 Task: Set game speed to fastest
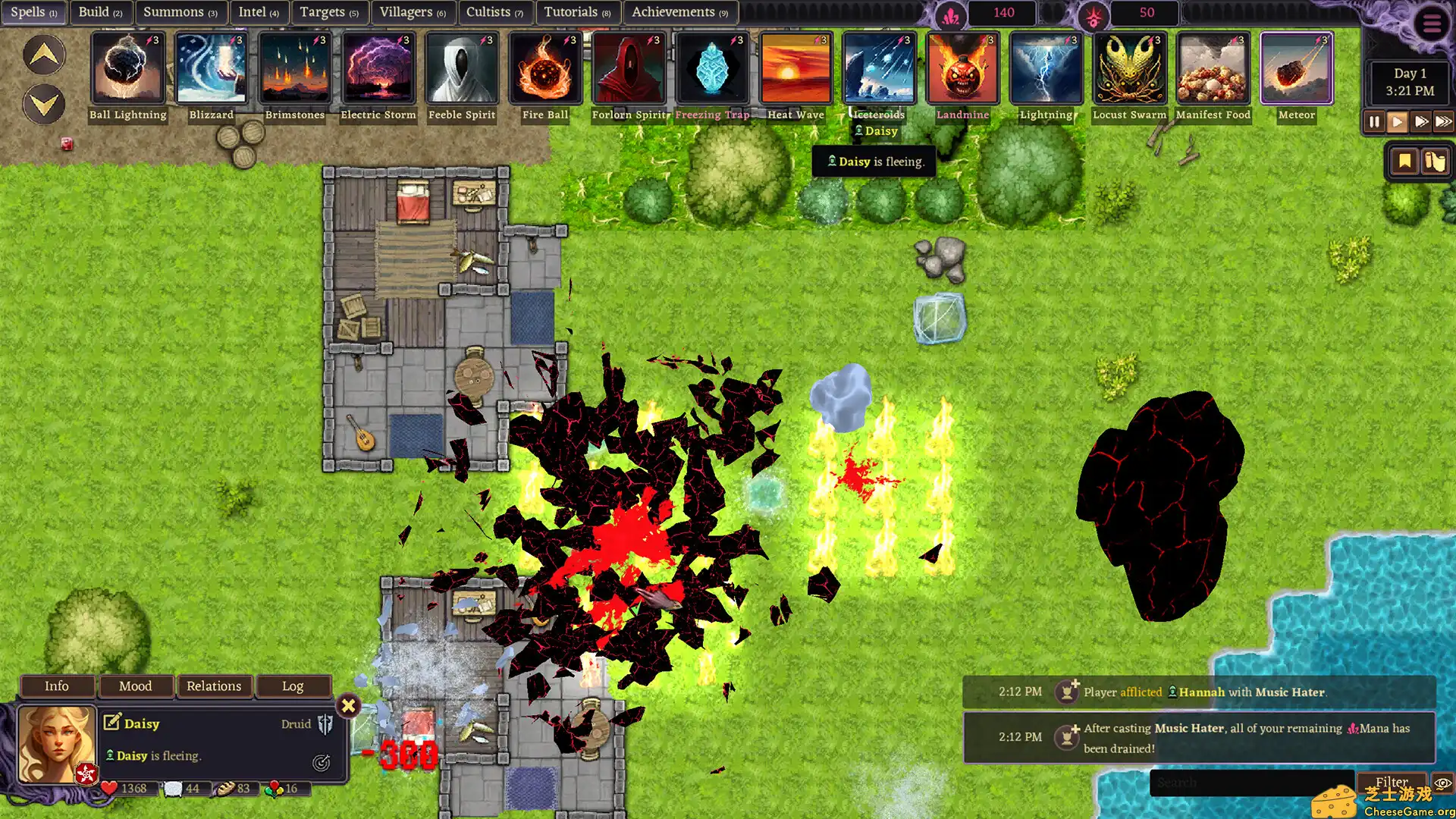coord(1443,121)
